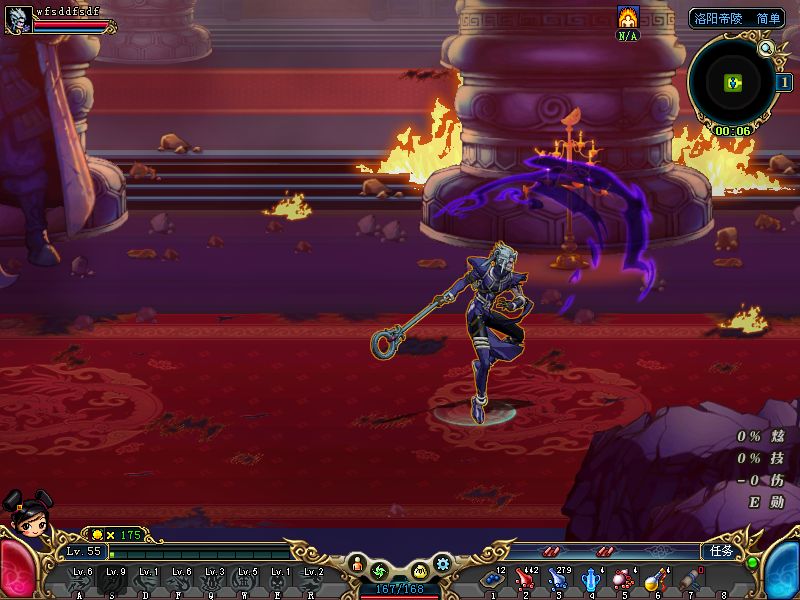Activate the Lv.9 skill on key S
Image resolution: width=800 pixels, height=600 pixels.
[x=113, y=580]
